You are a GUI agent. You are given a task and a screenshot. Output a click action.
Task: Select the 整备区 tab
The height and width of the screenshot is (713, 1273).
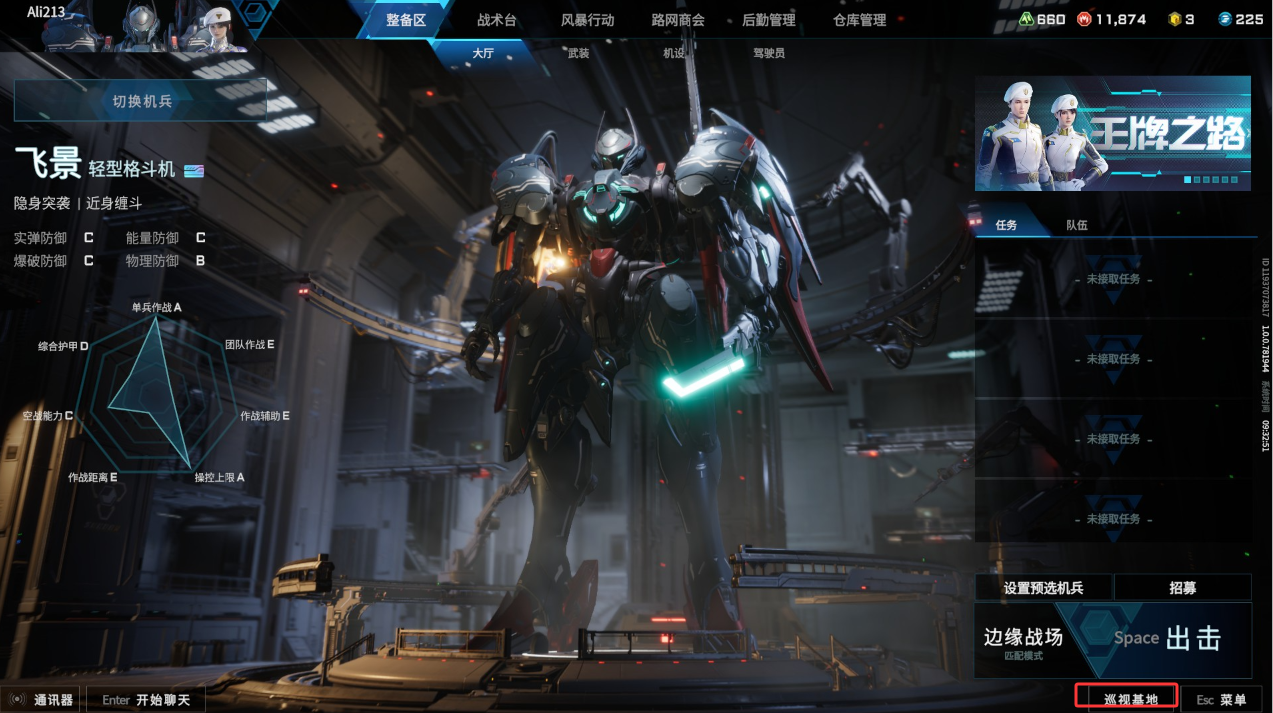(406, 20)
